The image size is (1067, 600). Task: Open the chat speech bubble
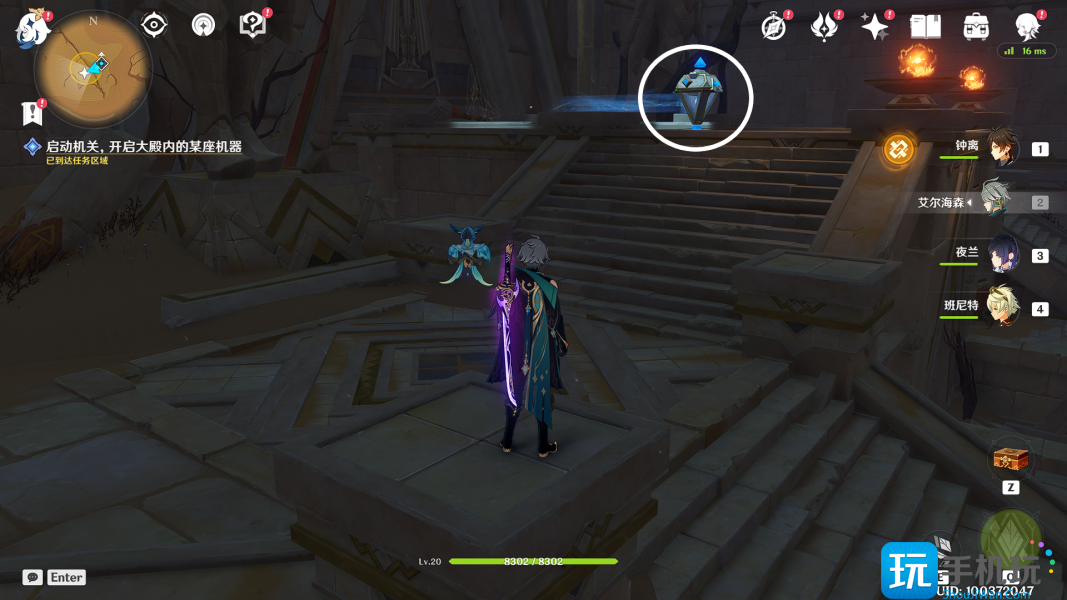[33, 577]
